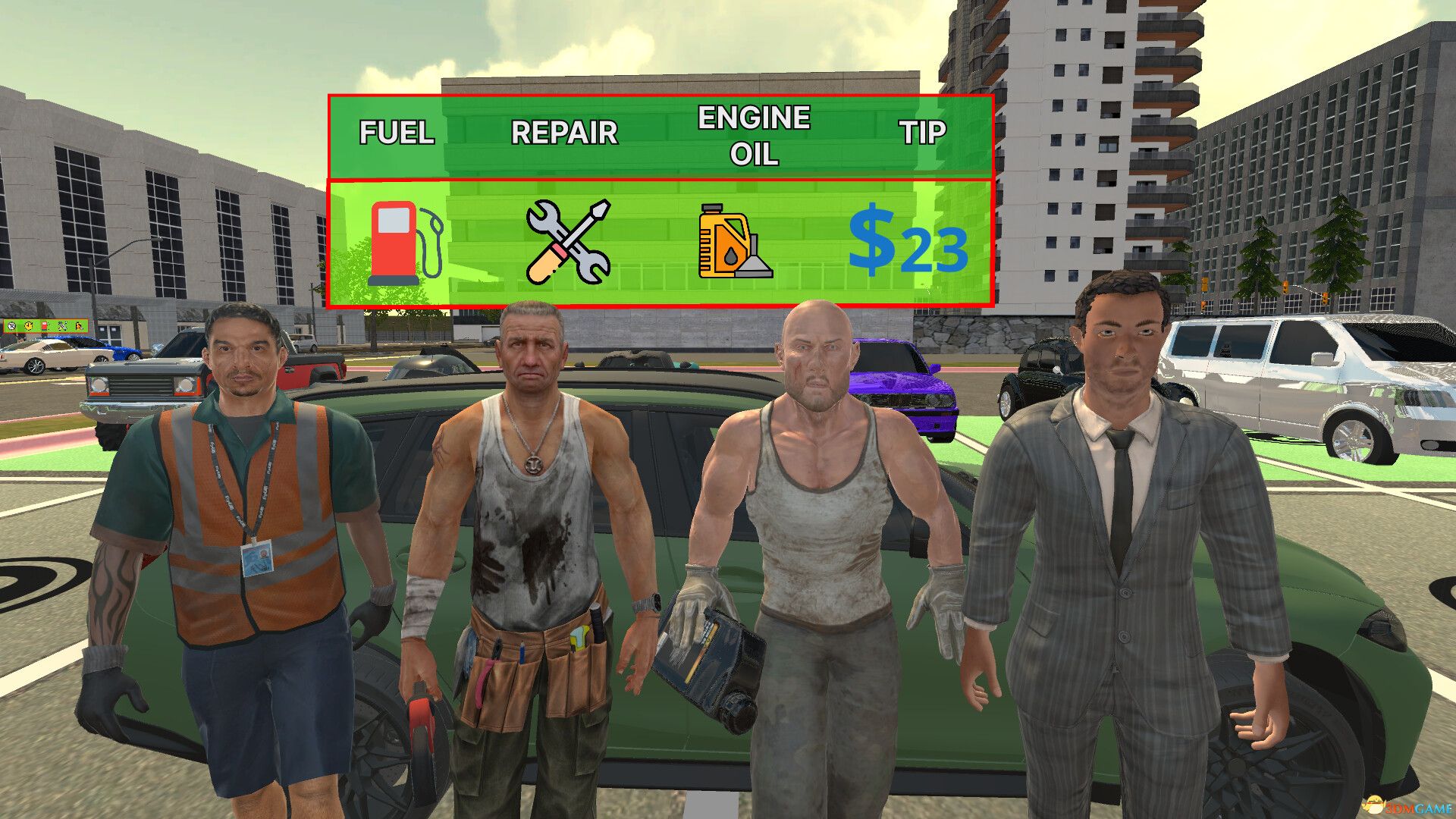Select the FUEL header in the service panel
Screen dimensions: 1456x819
(396, 133)
